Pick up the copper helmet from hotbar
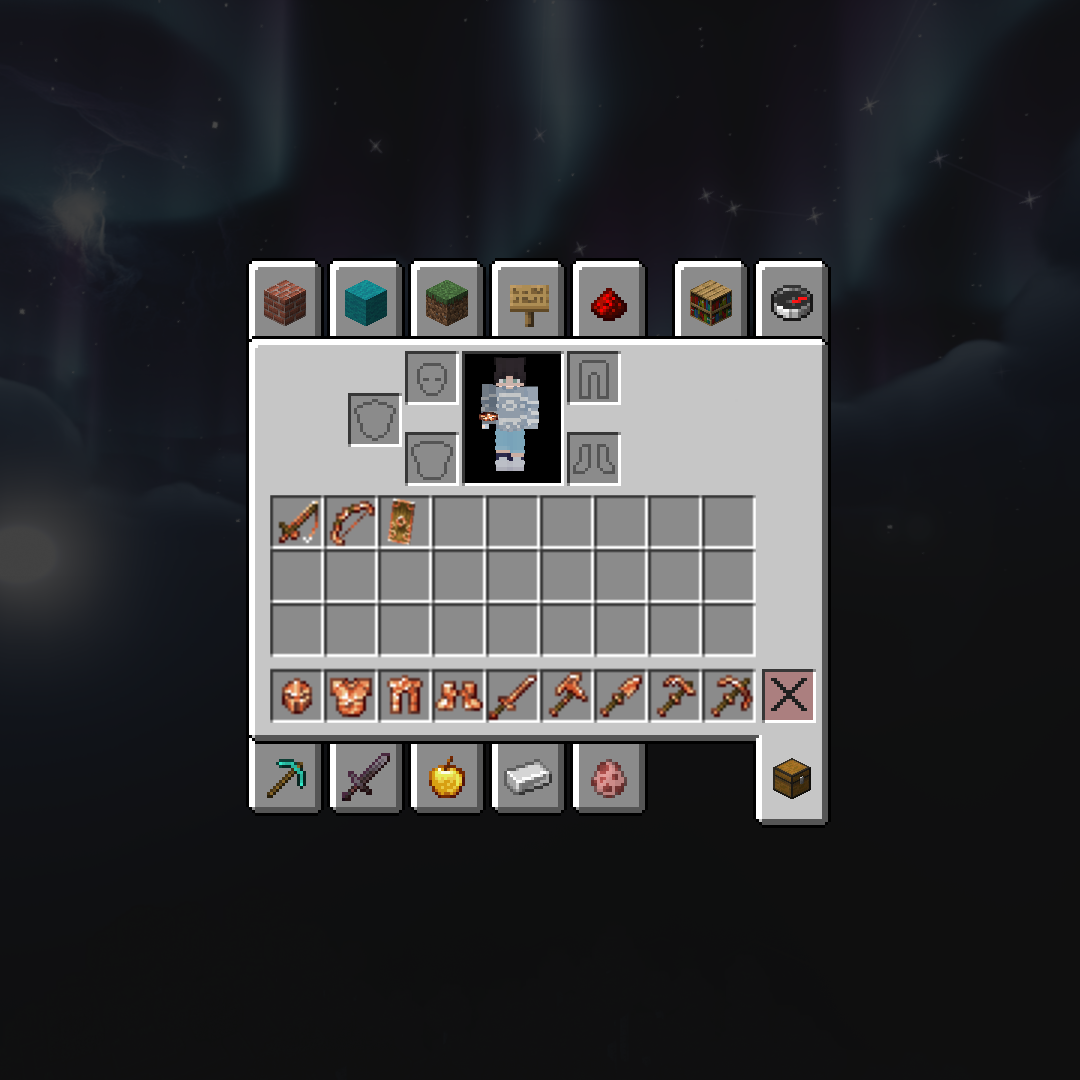 (297, 696)
